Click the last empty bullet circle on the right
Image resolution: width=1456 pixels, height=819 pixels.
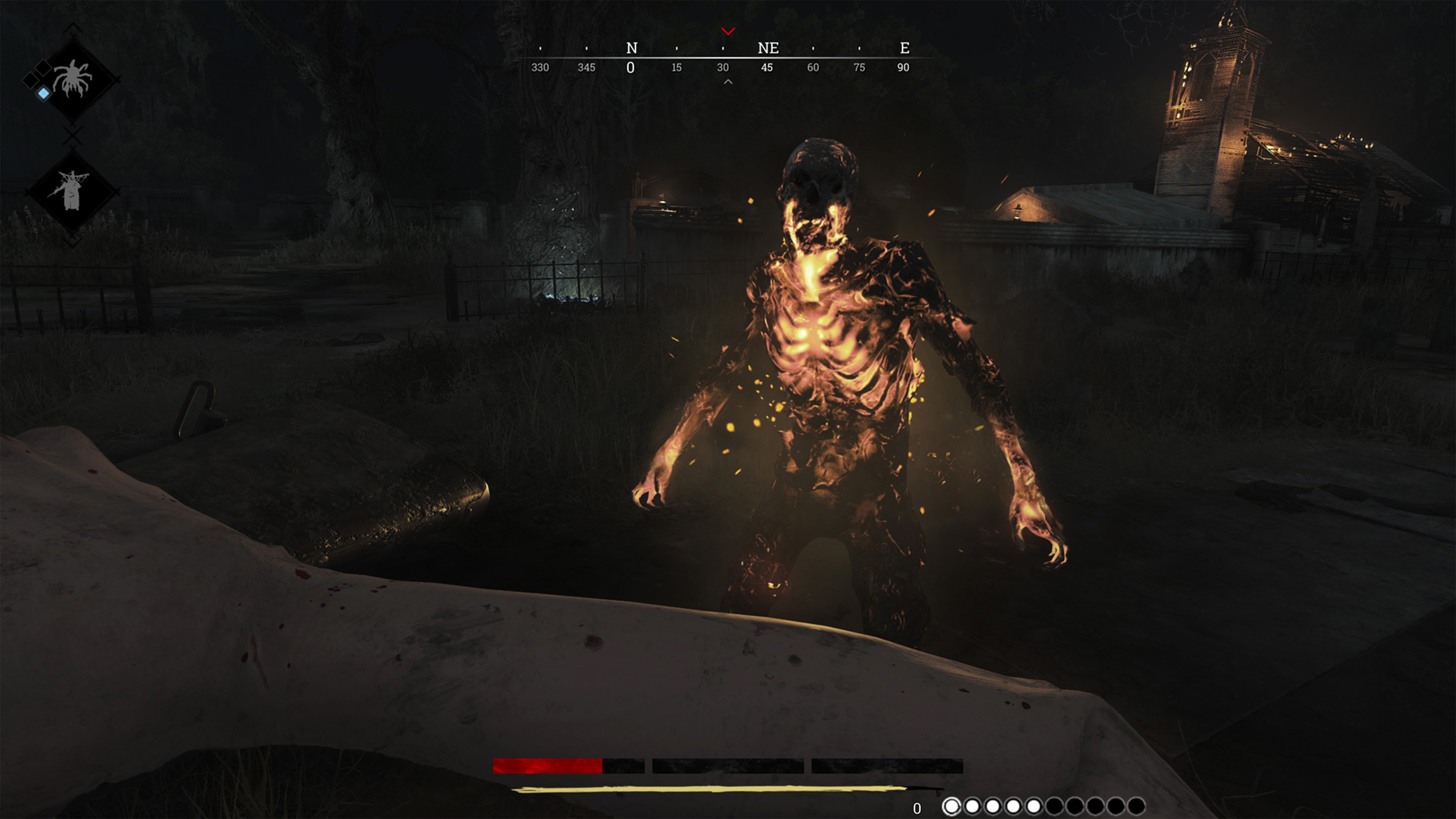coord(1136,806)
